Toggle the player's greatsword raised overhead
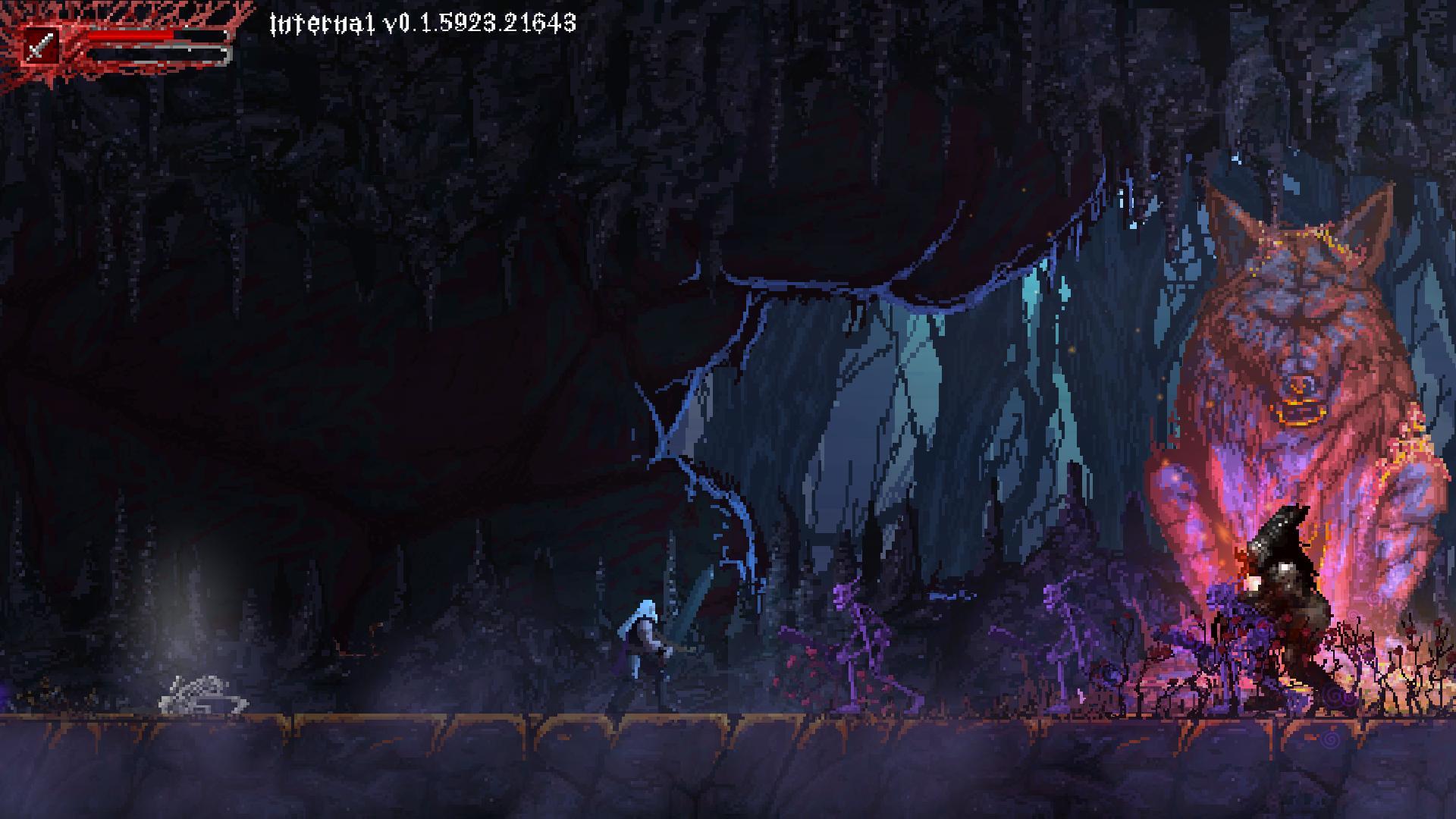 tap(686, 614)
